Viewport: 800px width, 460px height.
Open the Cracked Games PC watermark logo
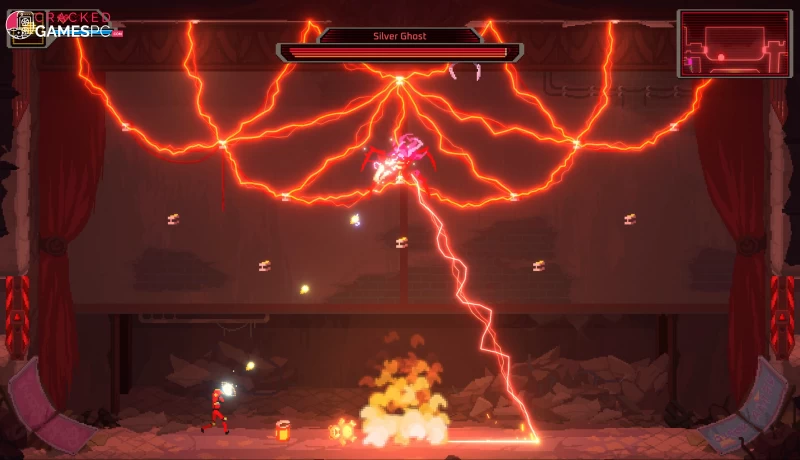[x=64, y=26]
